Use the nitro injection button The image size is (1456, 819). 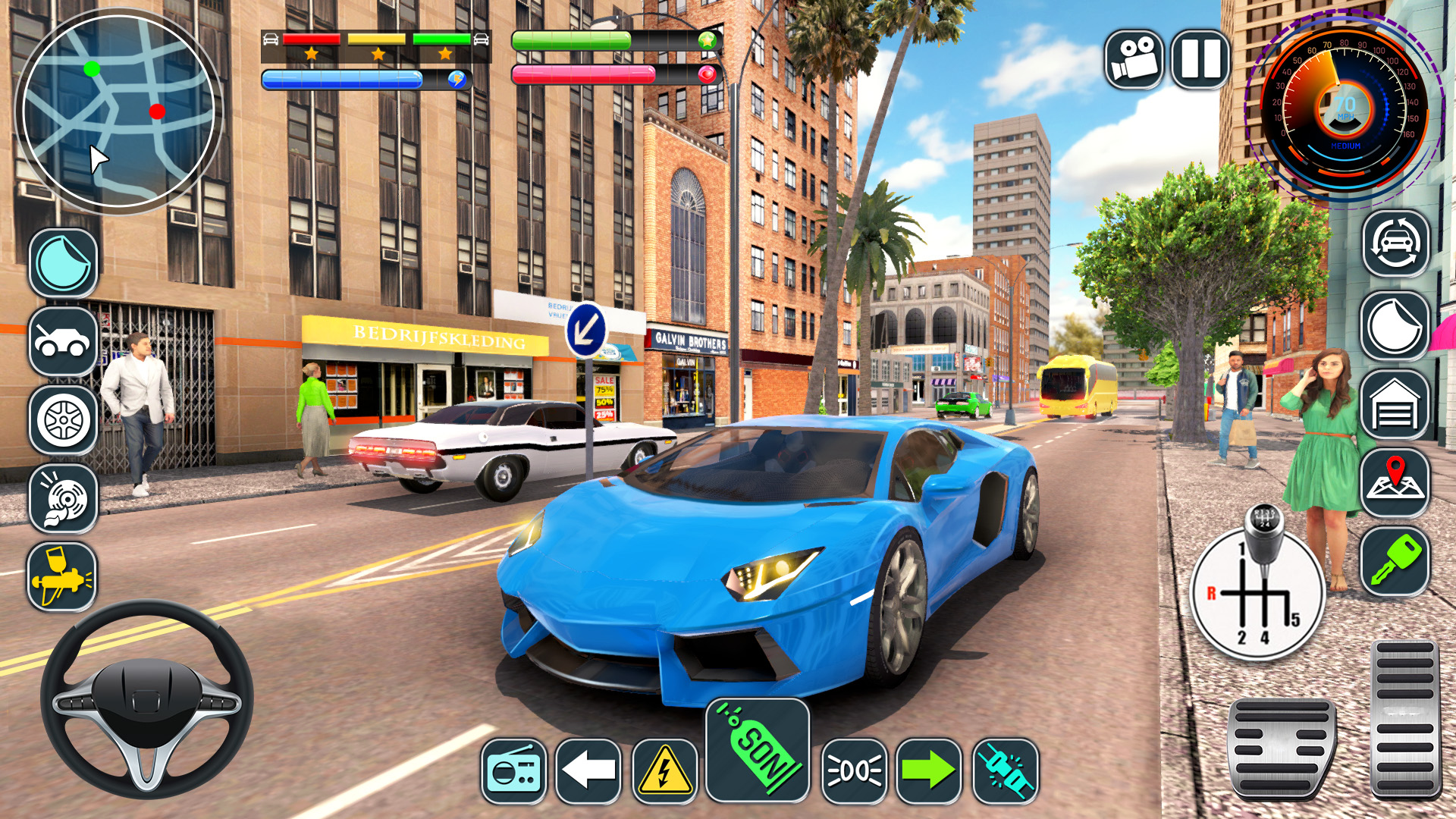point(1006,771)
